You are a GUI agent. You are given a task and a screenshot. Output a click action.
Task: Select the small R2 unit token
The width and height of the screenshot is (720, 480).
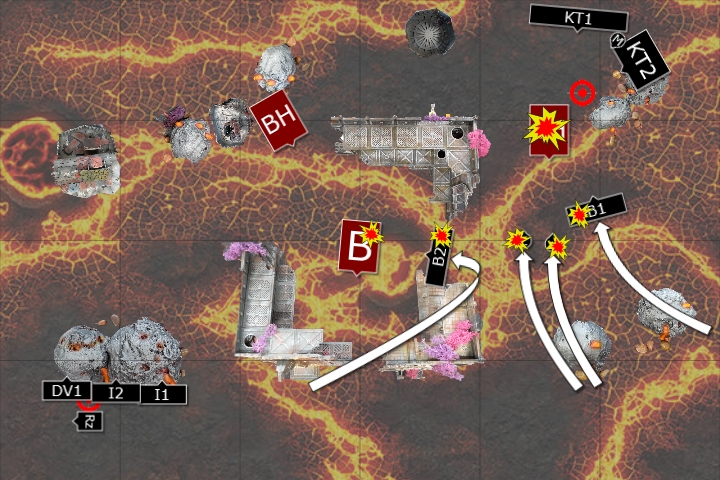pyautogui.click(x=90, y=421)
